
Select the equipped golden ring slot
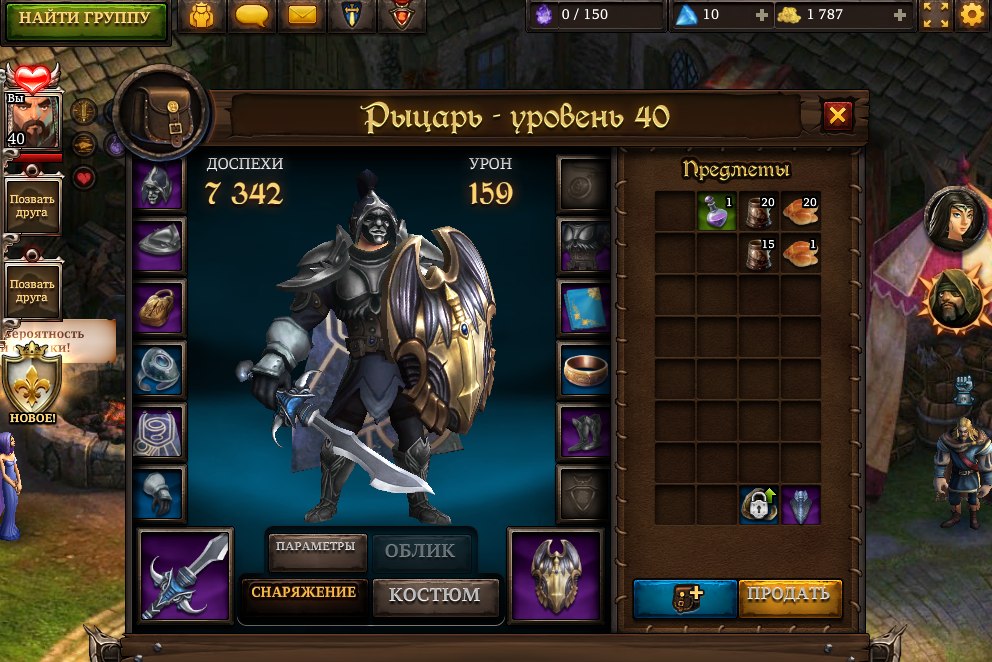click(x=583, y=370)
